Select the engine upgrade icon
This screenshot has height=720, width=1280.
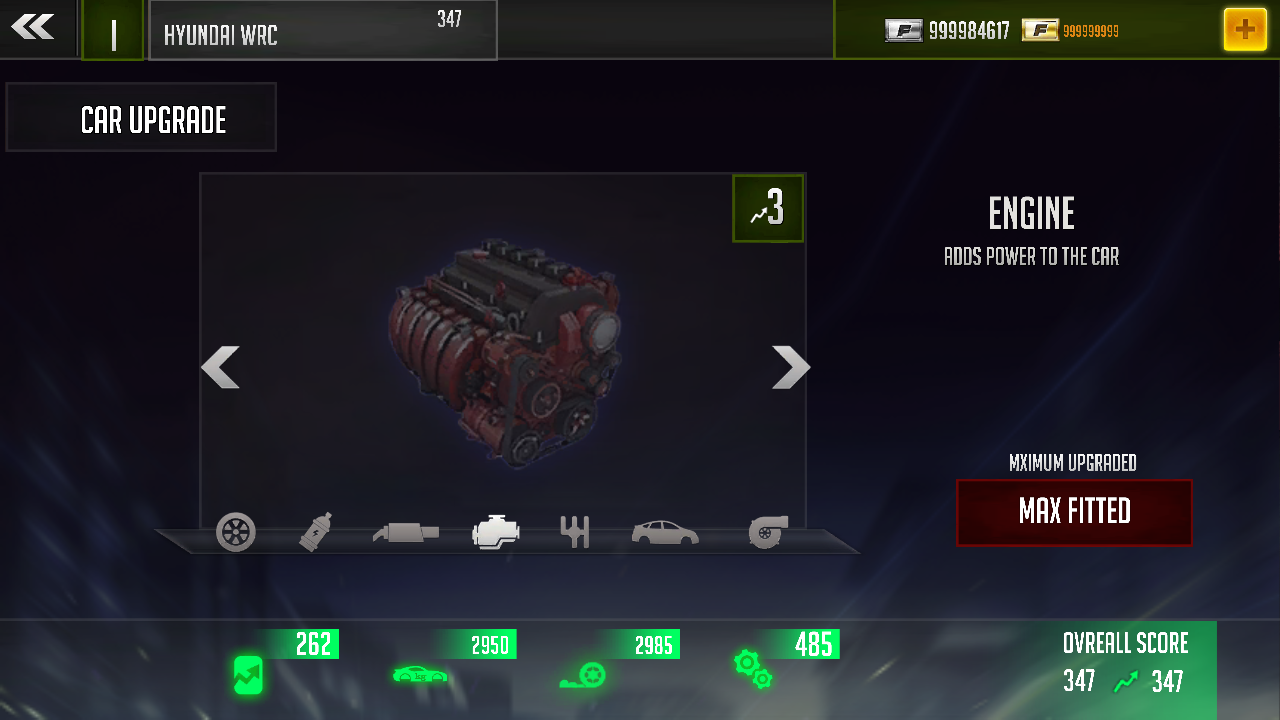[495, 532]
